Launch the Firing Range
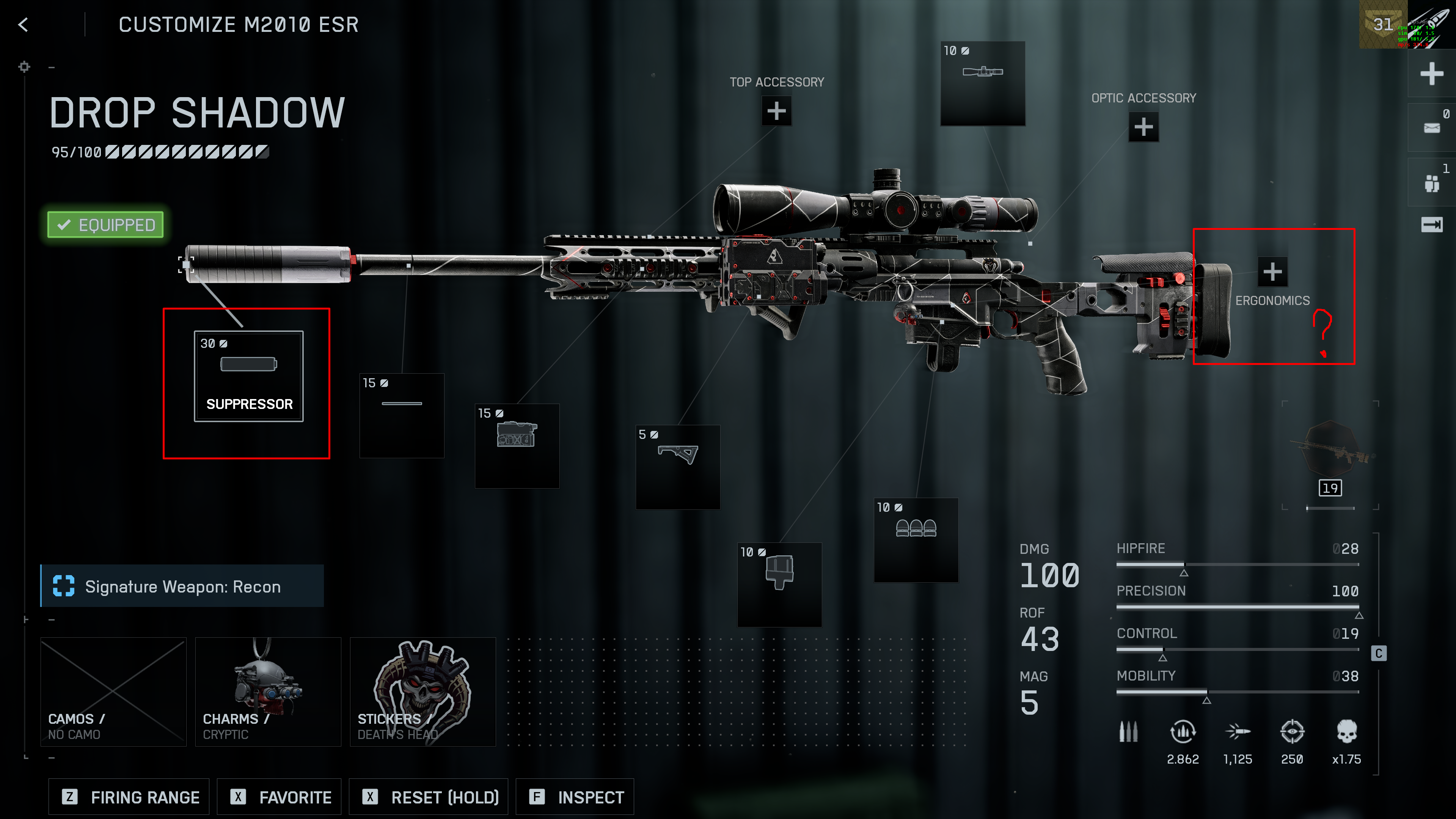Screen dimensions: 1456x819 129,797
